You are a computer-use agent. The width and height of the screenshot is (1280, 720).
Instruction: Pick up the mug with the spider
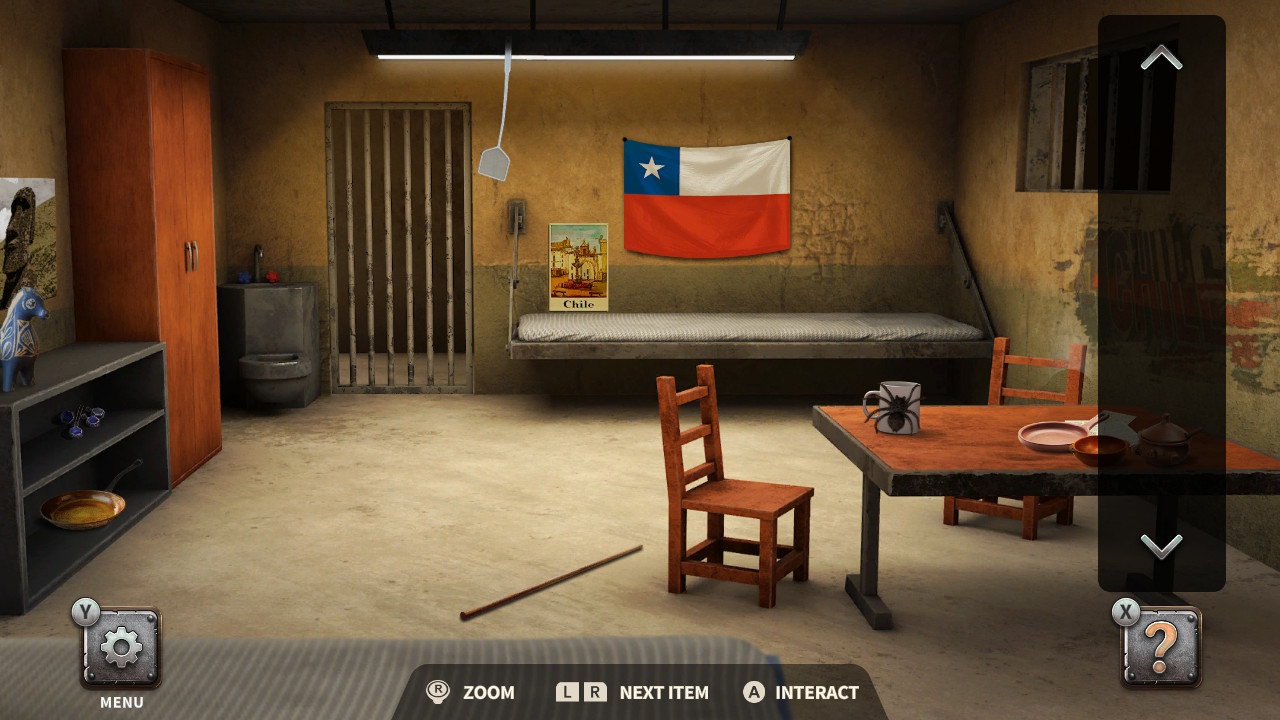coord(898,410)
